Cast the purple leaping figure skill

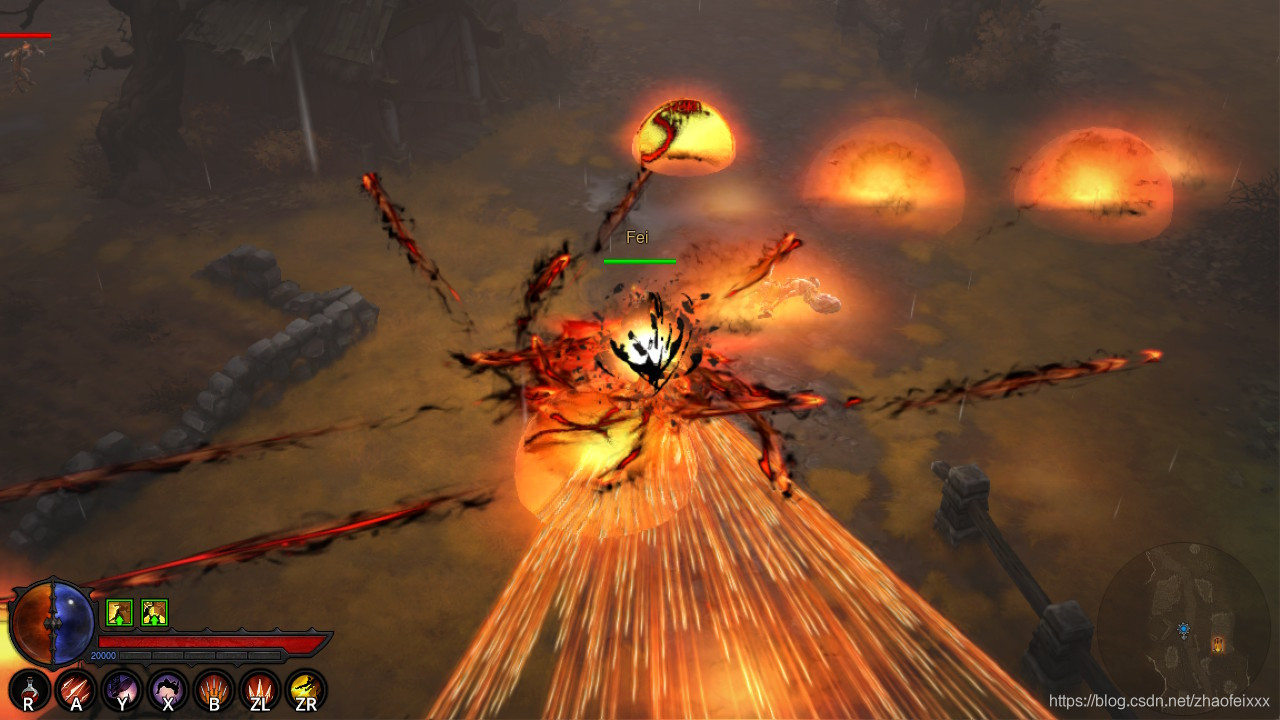(x=168, y=690)
